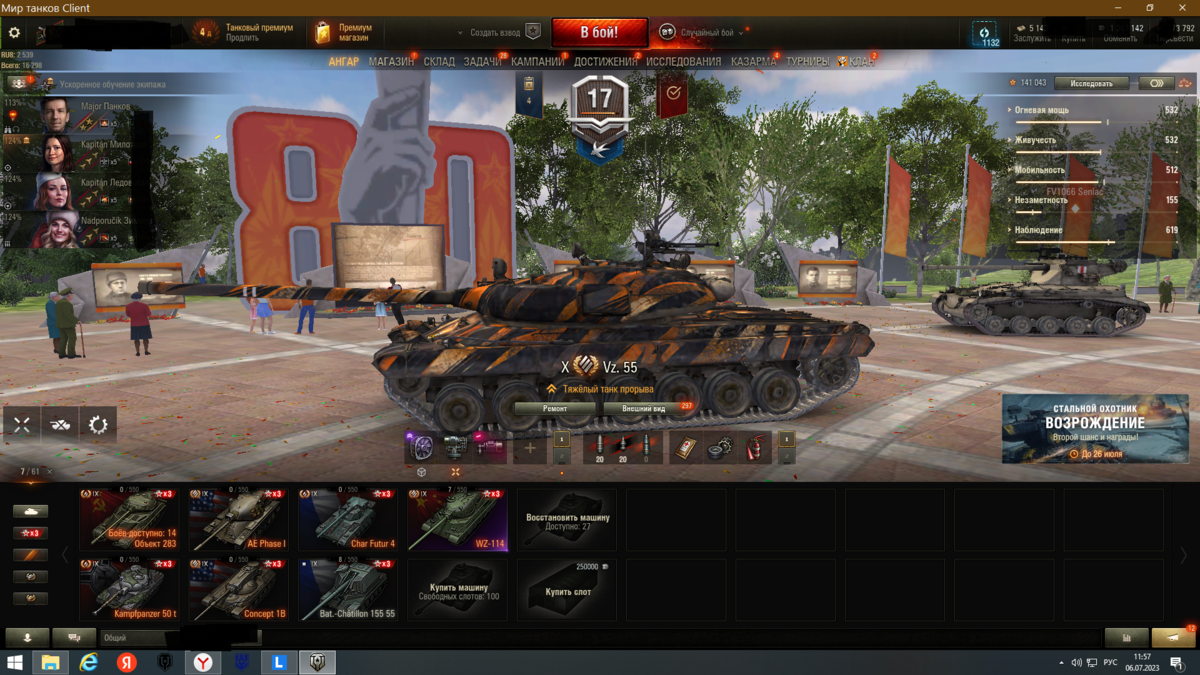Click the Ремонт button under the tank
The height and width of the screenshot is (675, 1200).
point(554,408)
